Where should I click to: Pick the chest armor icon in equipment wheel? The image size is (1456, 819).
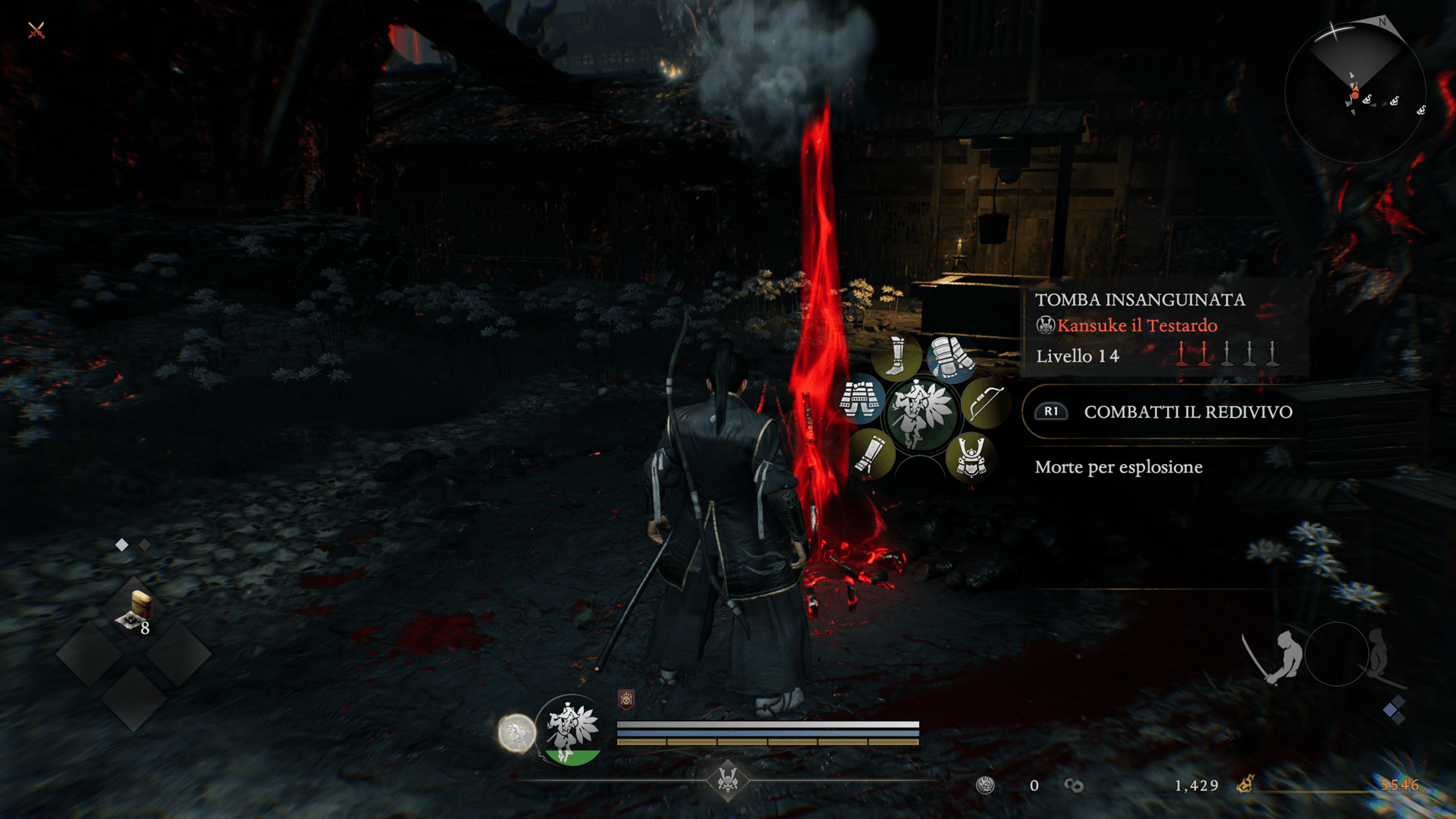click(x=861, y=400)
